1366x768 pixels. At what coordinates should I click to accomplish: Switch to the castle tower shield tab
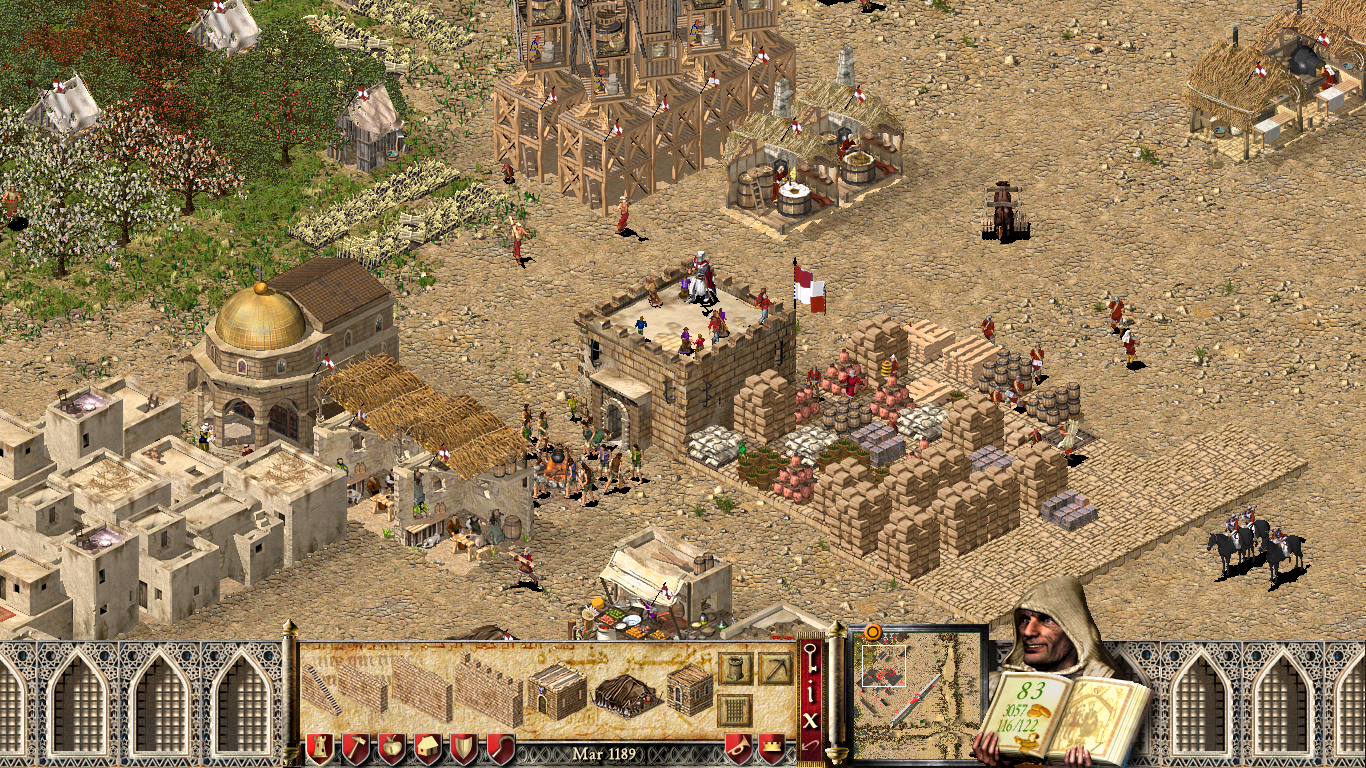pos(319,747)
